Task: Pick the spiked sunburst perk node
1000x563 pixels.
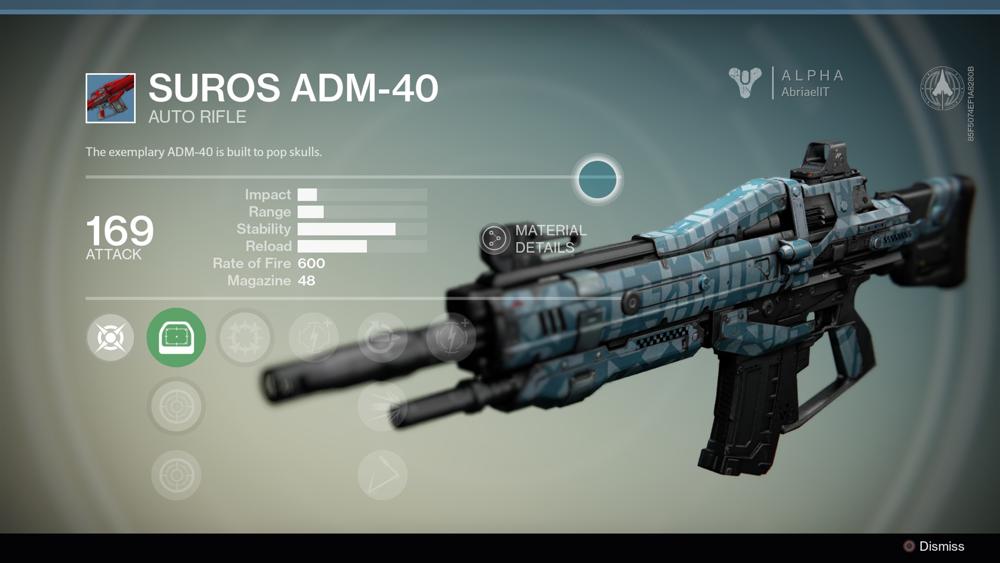Action: click(x=245, y=338)
